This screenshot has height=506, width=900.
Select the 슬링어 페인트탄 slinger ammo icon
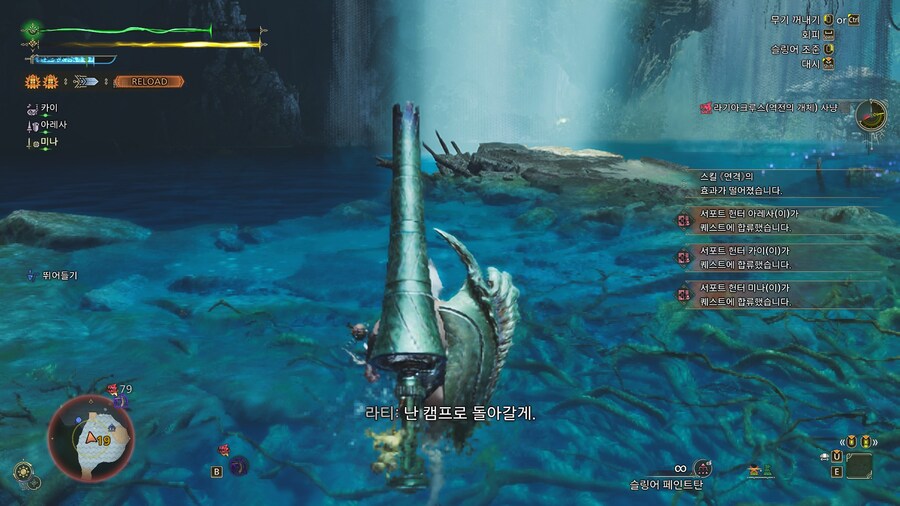(x=703, y=468)
